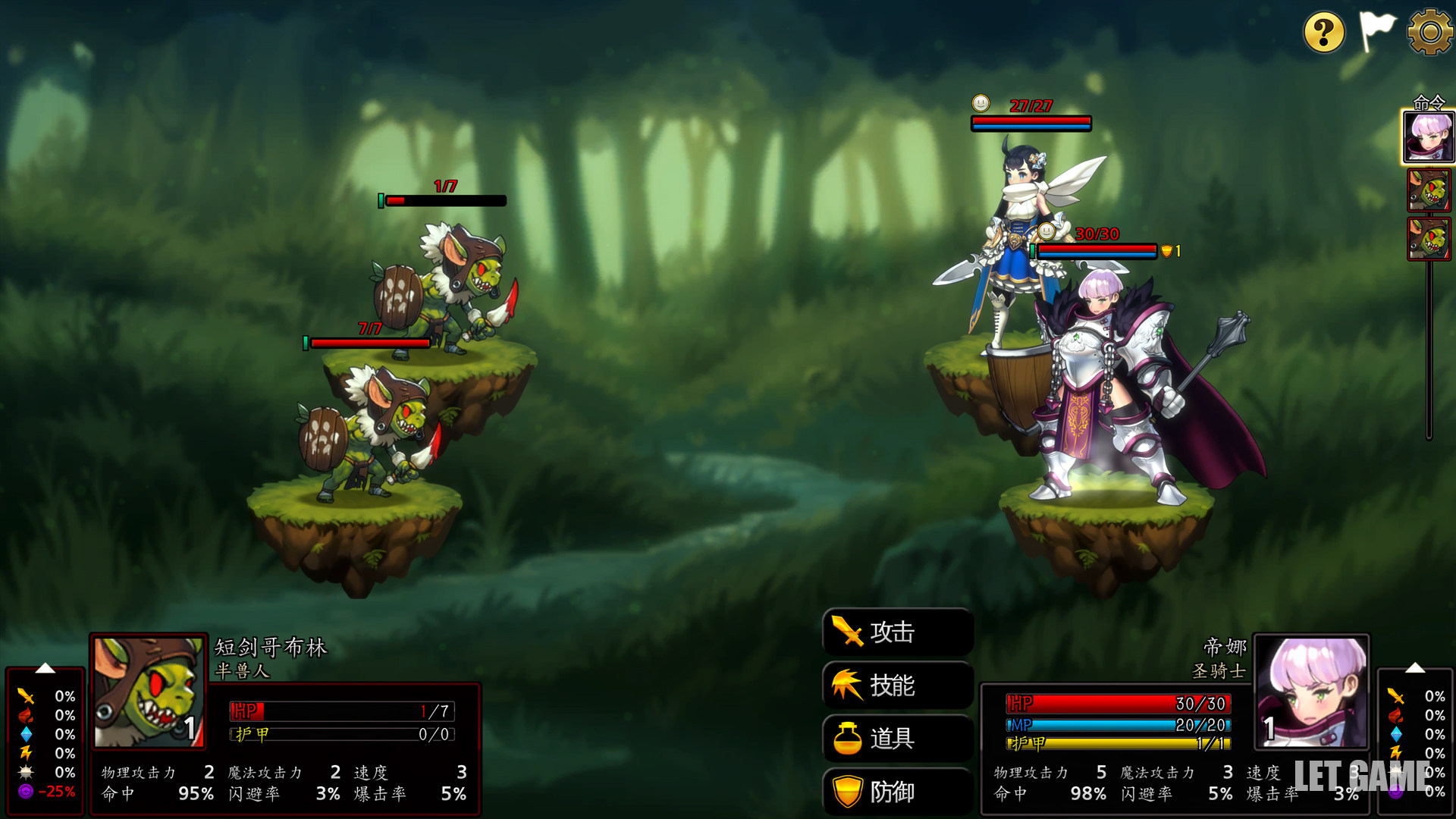Screen dimensions: 1456x819
Task: Click 帝娜 paladin portrait in status panel
Action: point(1310,691)
